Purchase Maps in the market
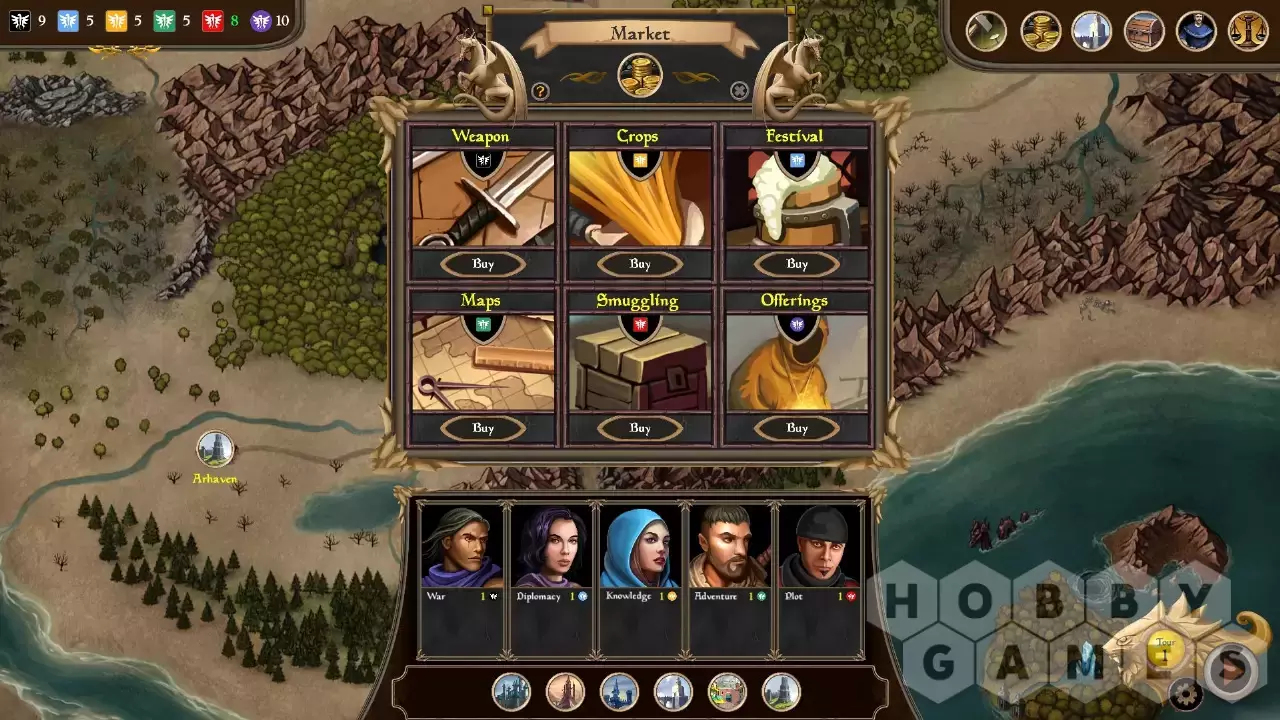This screenshot has height=720, width=1280. 483,428
